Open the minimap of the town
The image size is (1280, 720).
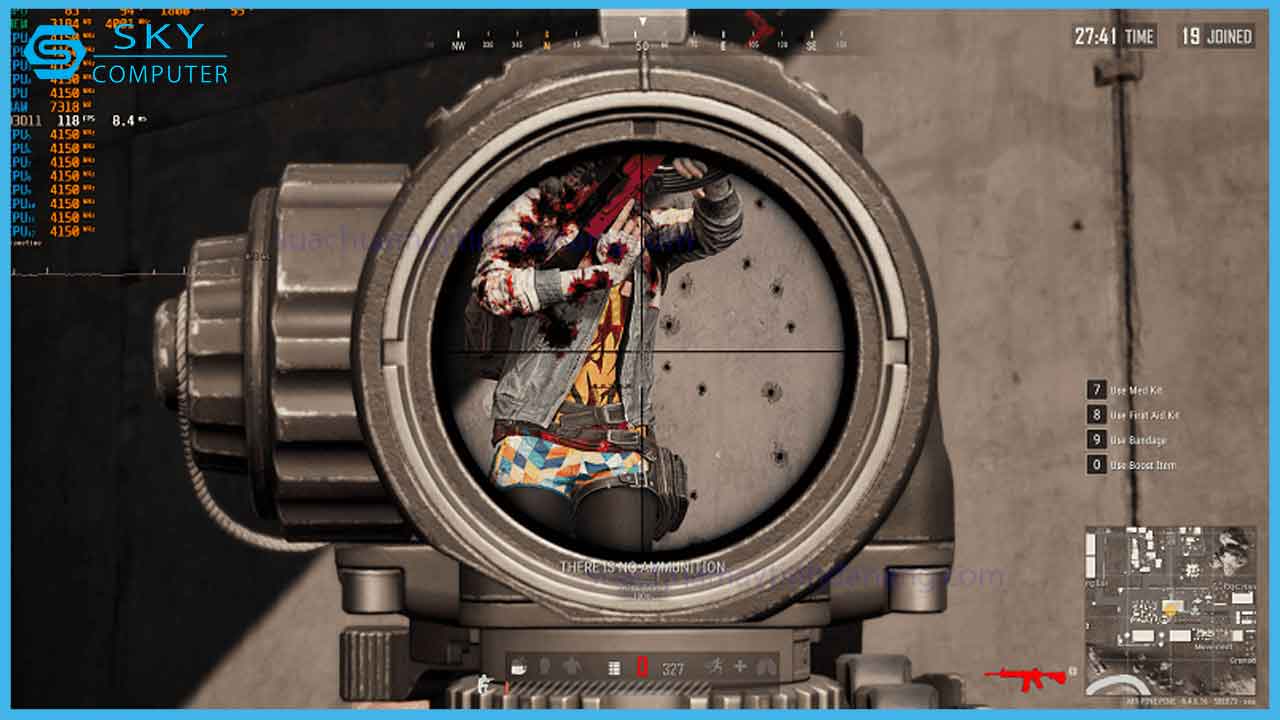1169,610
